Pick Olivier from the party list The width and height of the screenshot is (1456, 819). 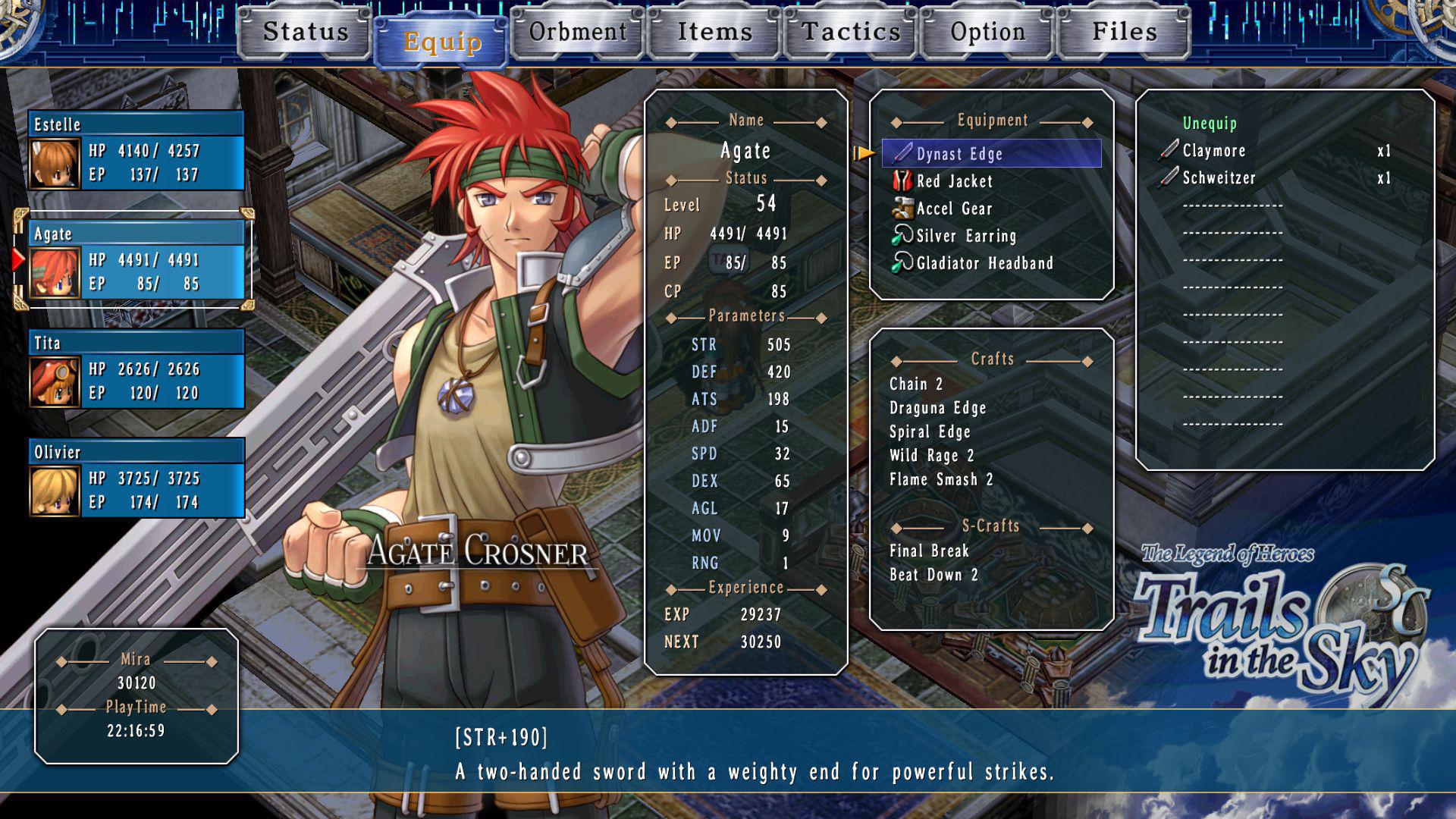[x=136, y=478]
